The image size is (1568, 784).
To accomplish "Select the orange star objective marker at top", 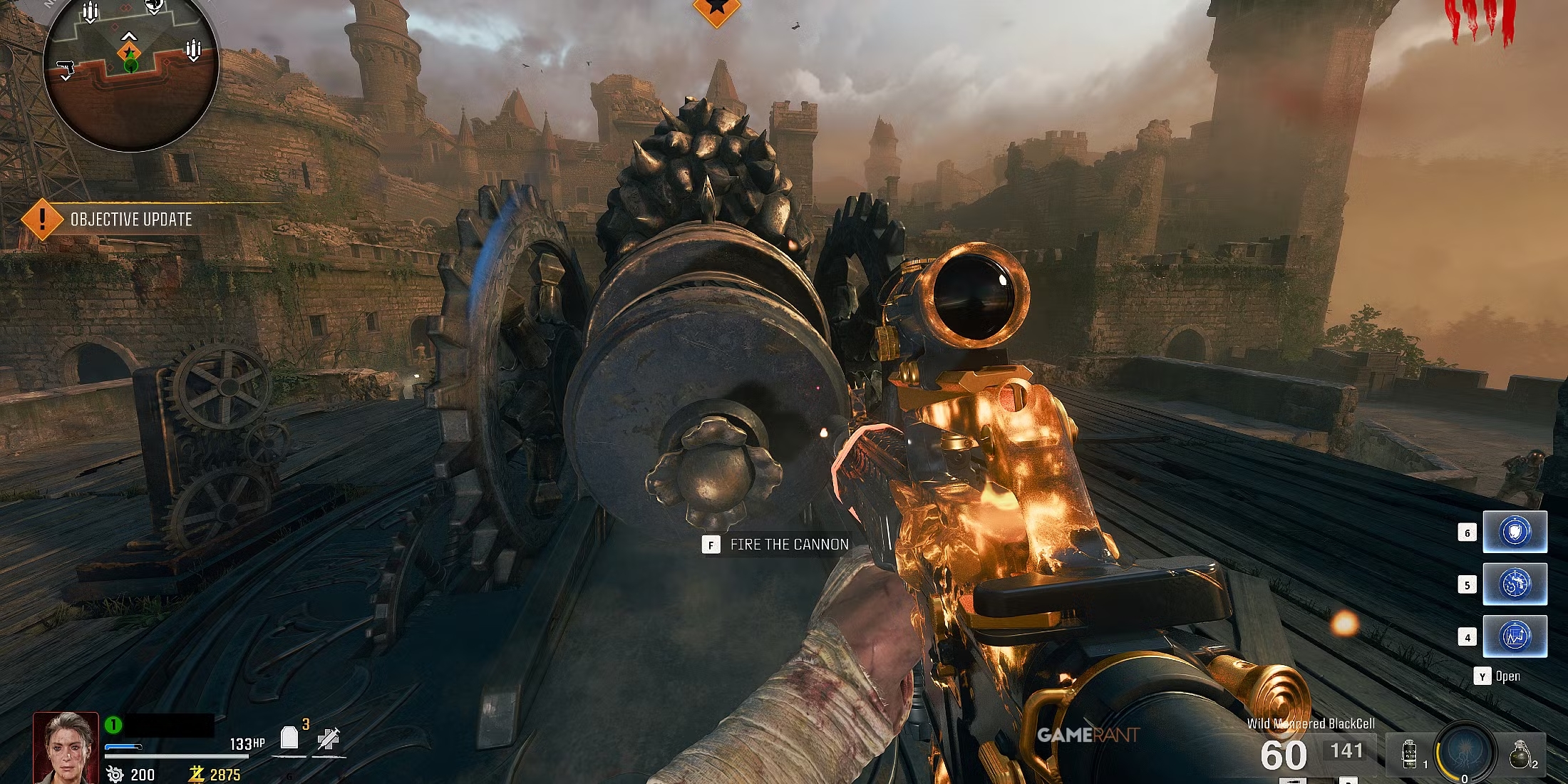I will pyautogui.click(x=716, y=9).
